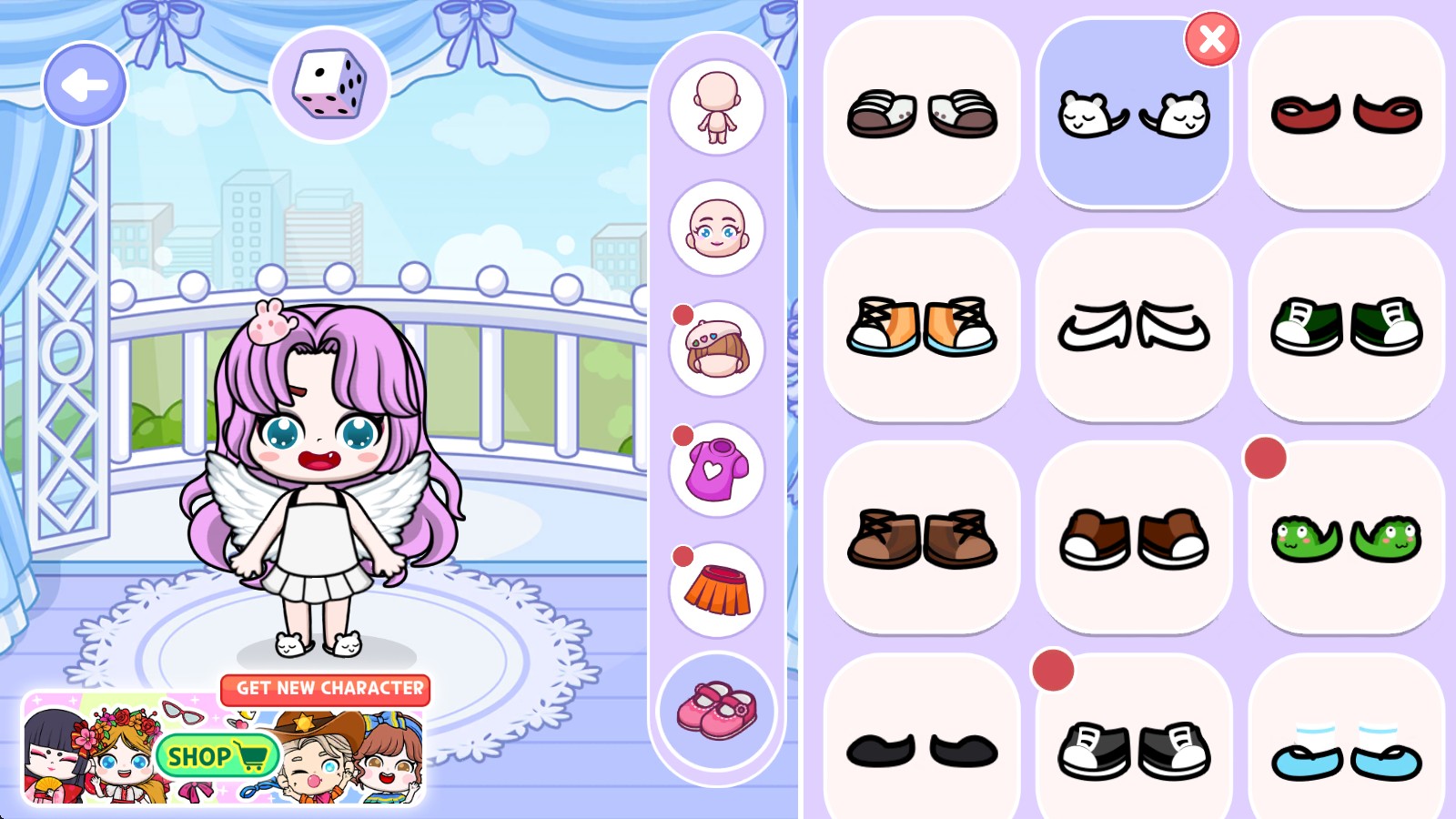This screenshot has height=819, width=1456.
Task: Open the hair and hat category
Action: (x=717, y=349)
